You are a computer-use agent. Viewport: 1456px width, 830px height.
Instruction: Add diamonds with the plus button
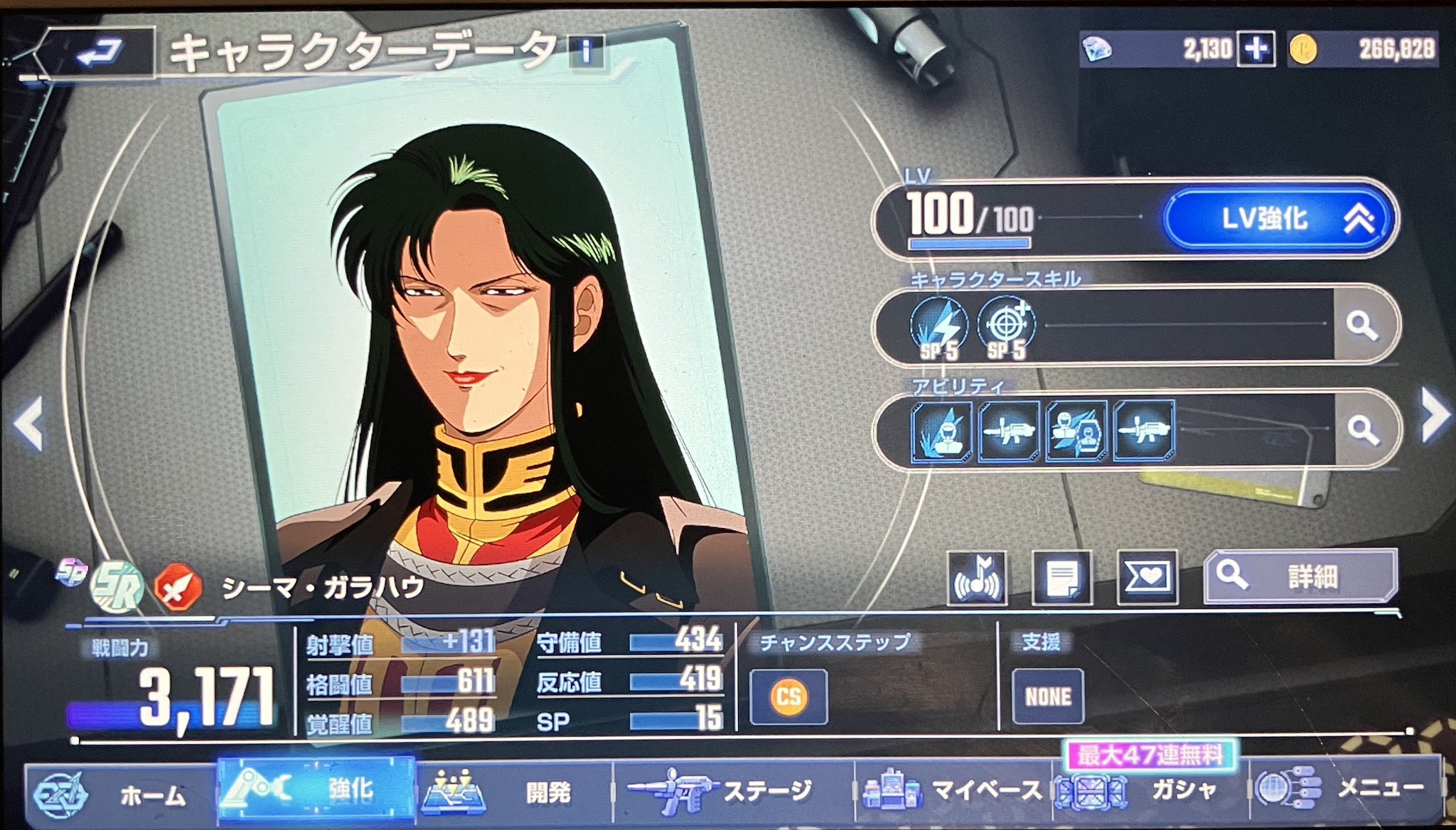pos(1256,49)
